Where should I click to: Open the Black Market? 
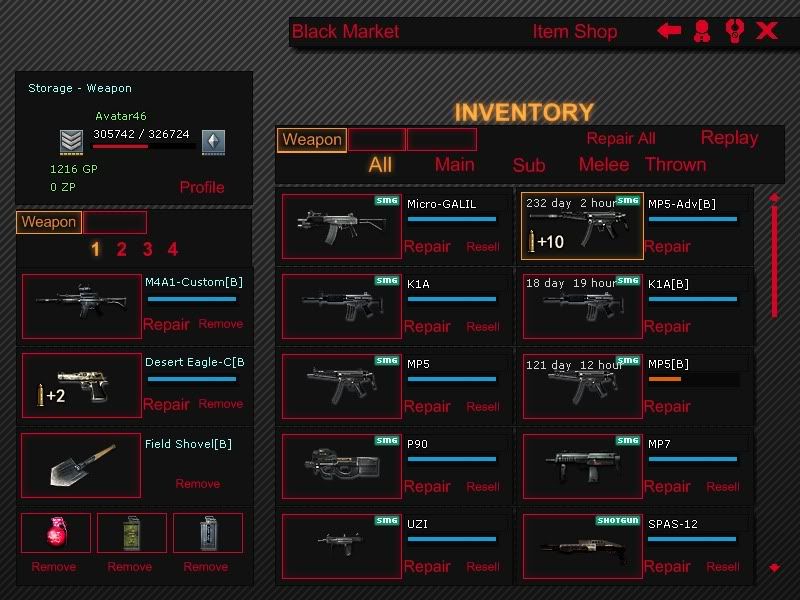point(345,32)
